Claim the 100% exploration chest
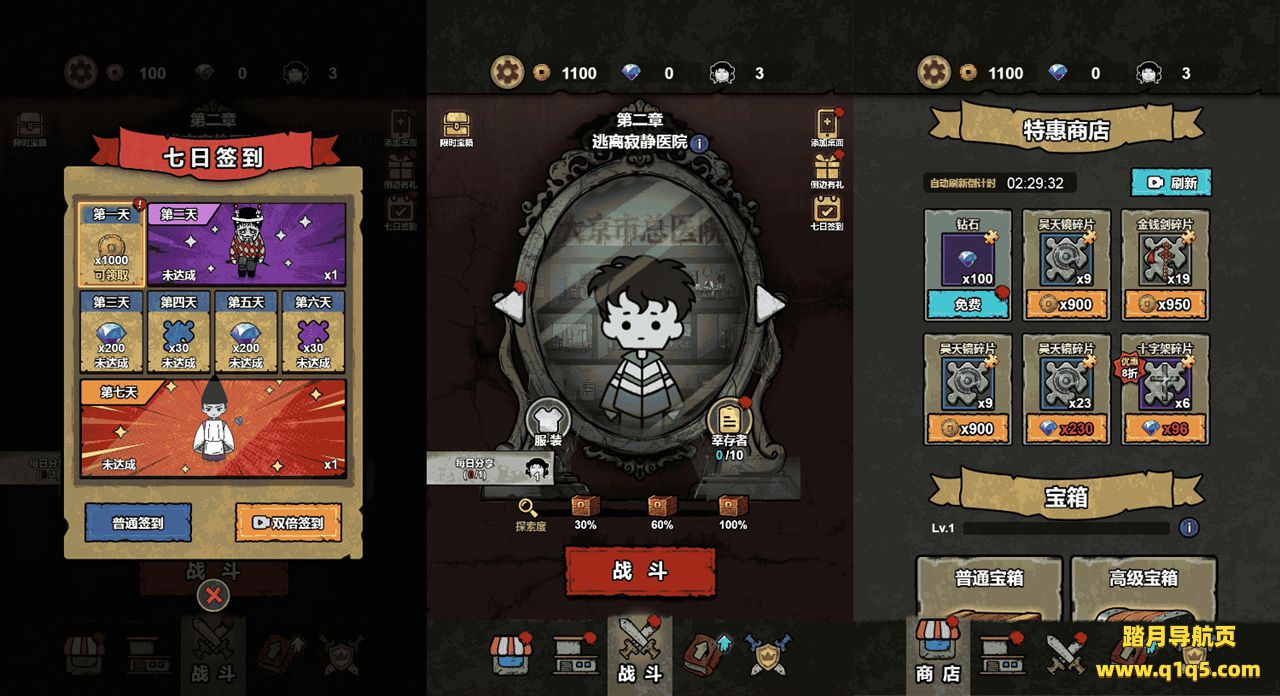Screen dimensions: 1280x696 click(x=733, y=508)
